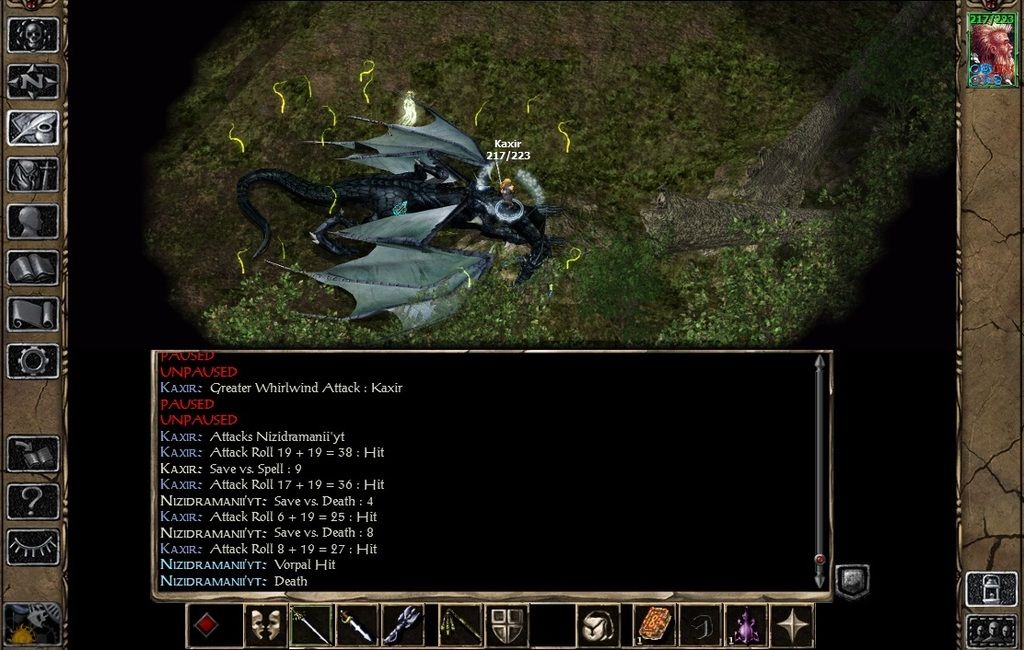Click the question mark help button

pos(33,500)
